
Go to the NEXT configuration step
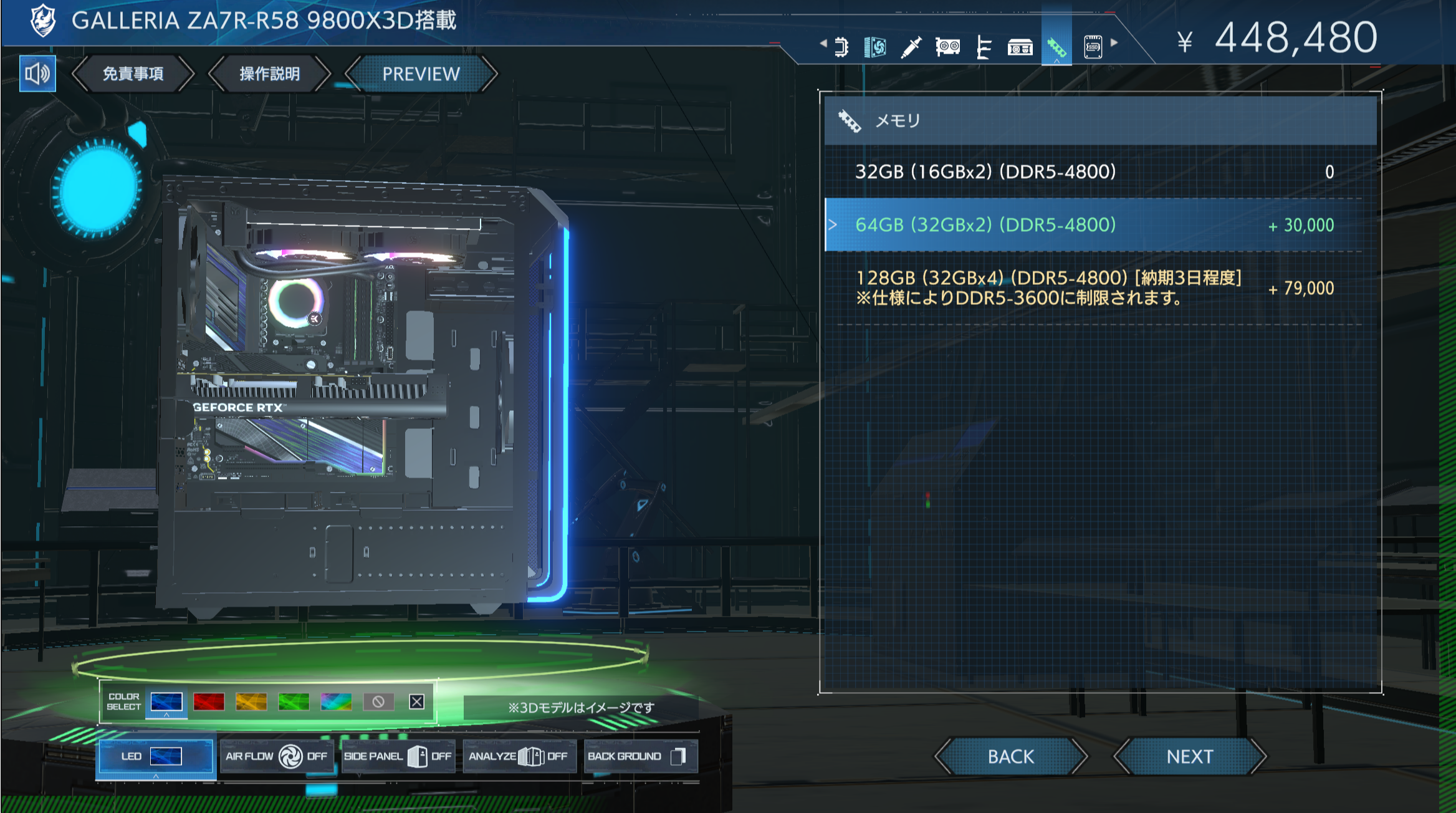click(1189, 756)
